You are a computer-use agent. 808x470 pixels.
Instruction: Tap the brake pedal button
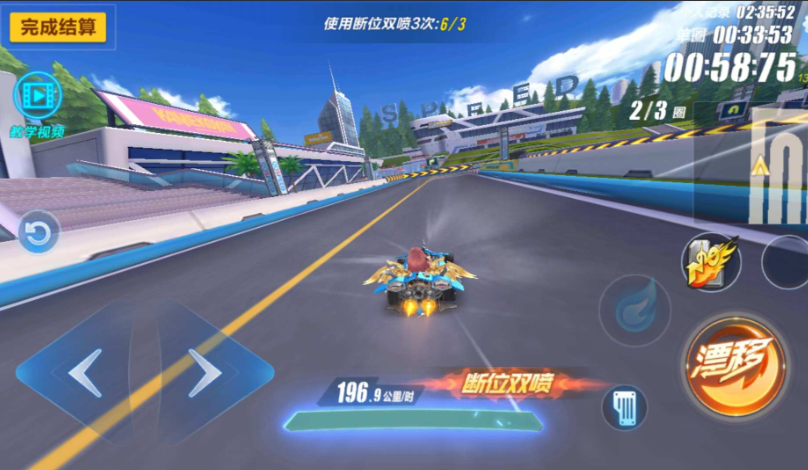[x=624, y=408]
